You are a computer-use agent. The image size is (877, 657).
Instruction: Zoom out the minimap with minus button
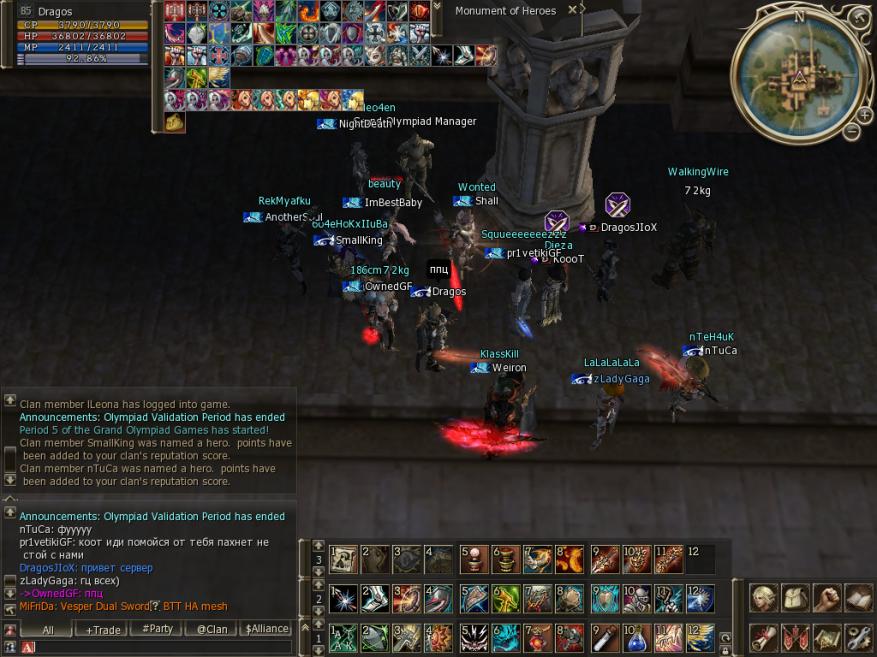coord(851,131)
